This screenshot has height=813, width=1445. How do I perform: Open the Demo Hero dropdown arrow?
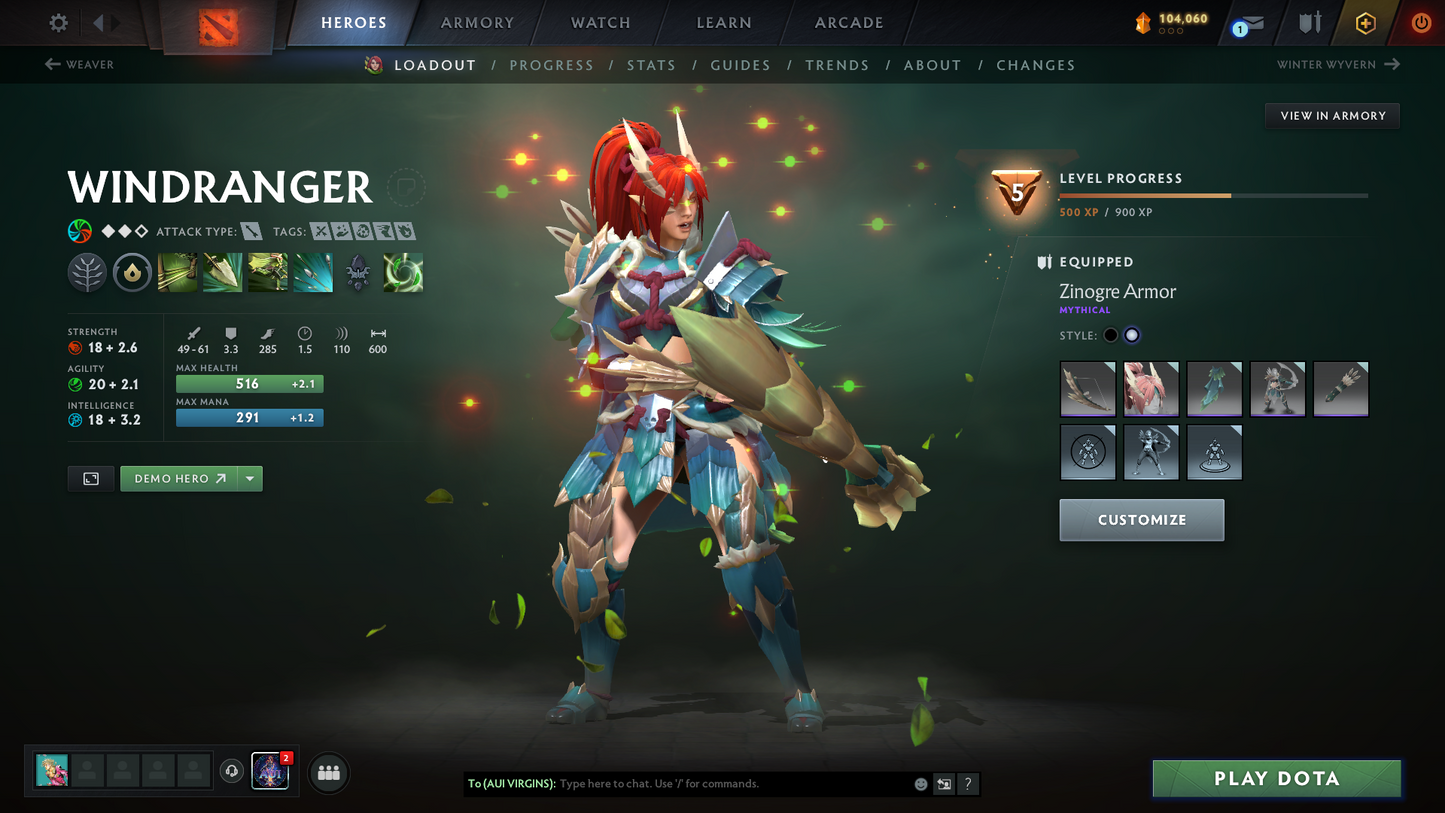tap(249, 478)
